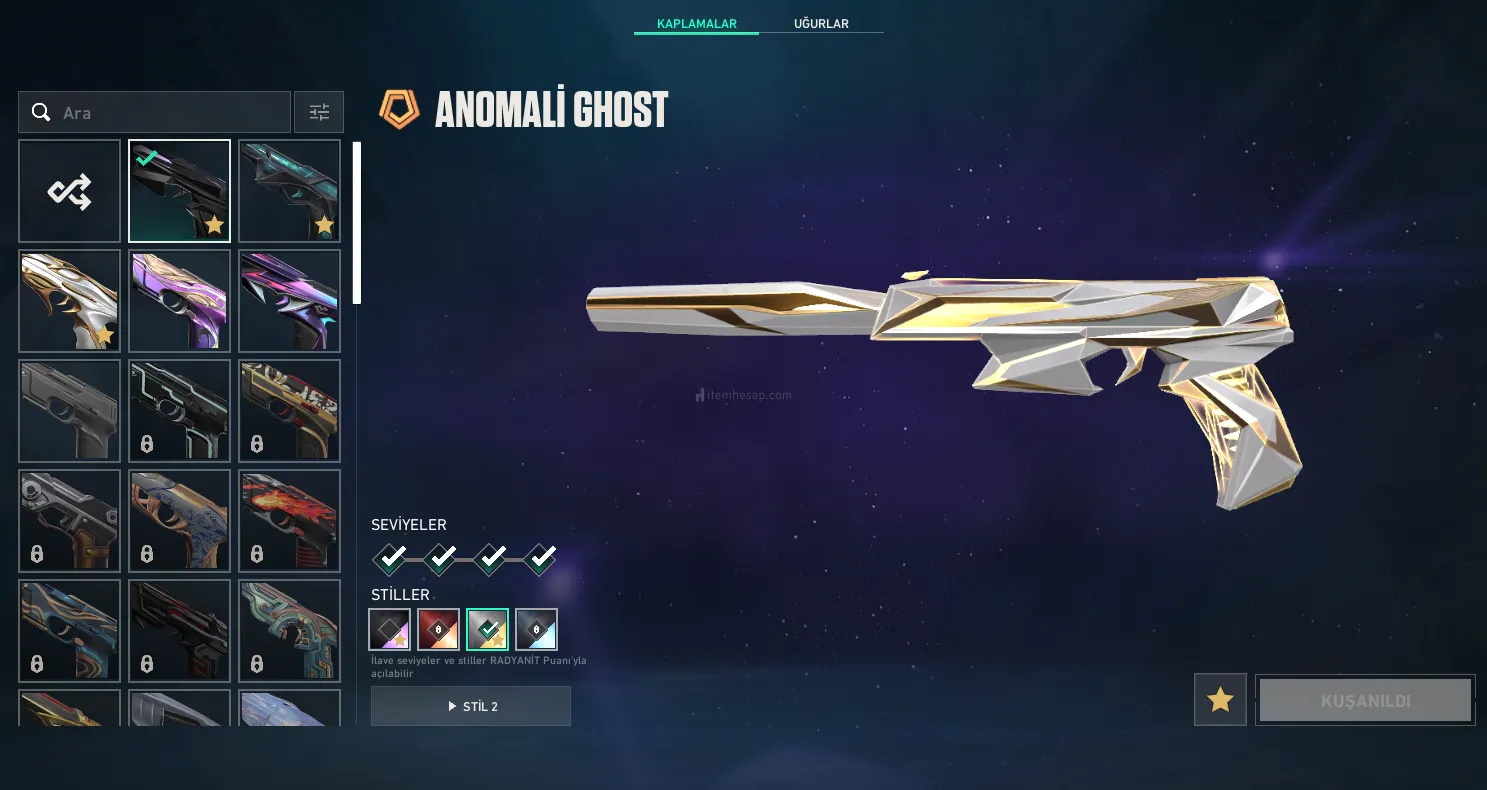Click the Kuşanıldı equip button

click(1365, 700)
